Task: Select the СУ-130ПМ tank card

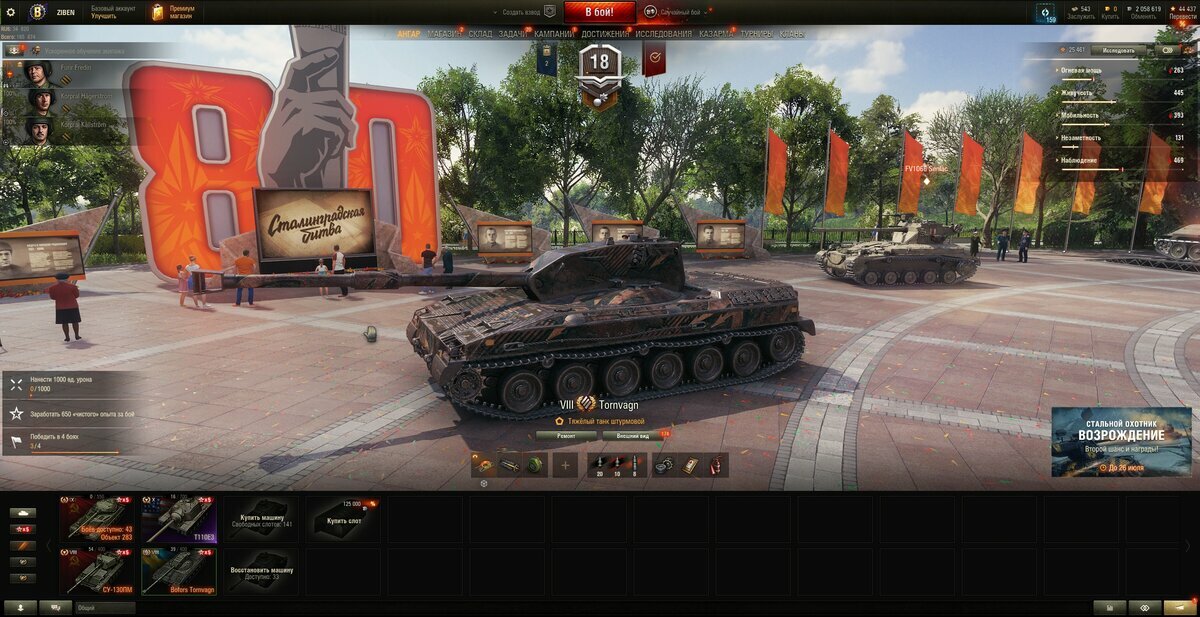Action: (96, 571)
